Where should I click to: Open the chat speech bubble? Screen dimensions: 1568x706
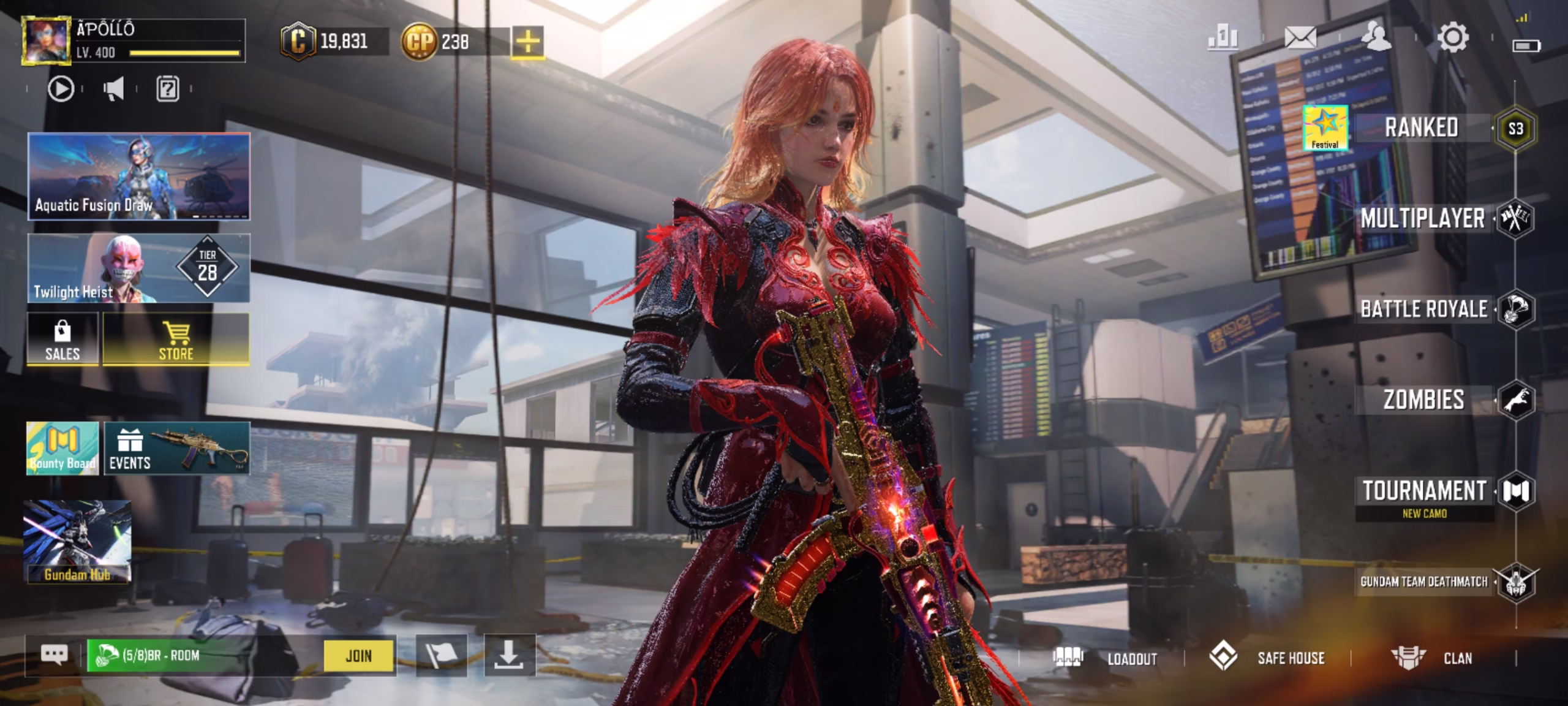tap(54, 655)
